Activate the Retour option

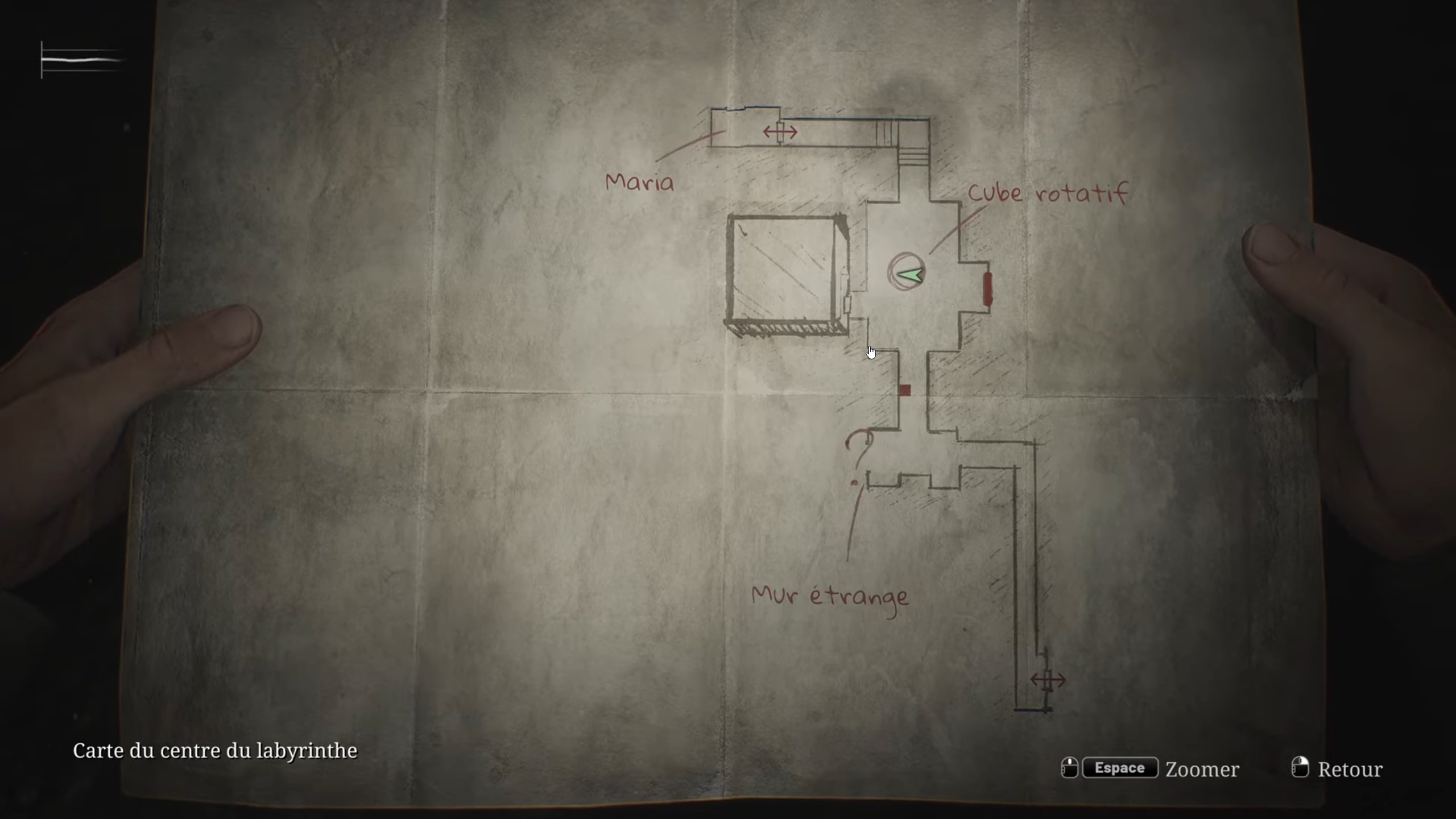point(1350,769)
